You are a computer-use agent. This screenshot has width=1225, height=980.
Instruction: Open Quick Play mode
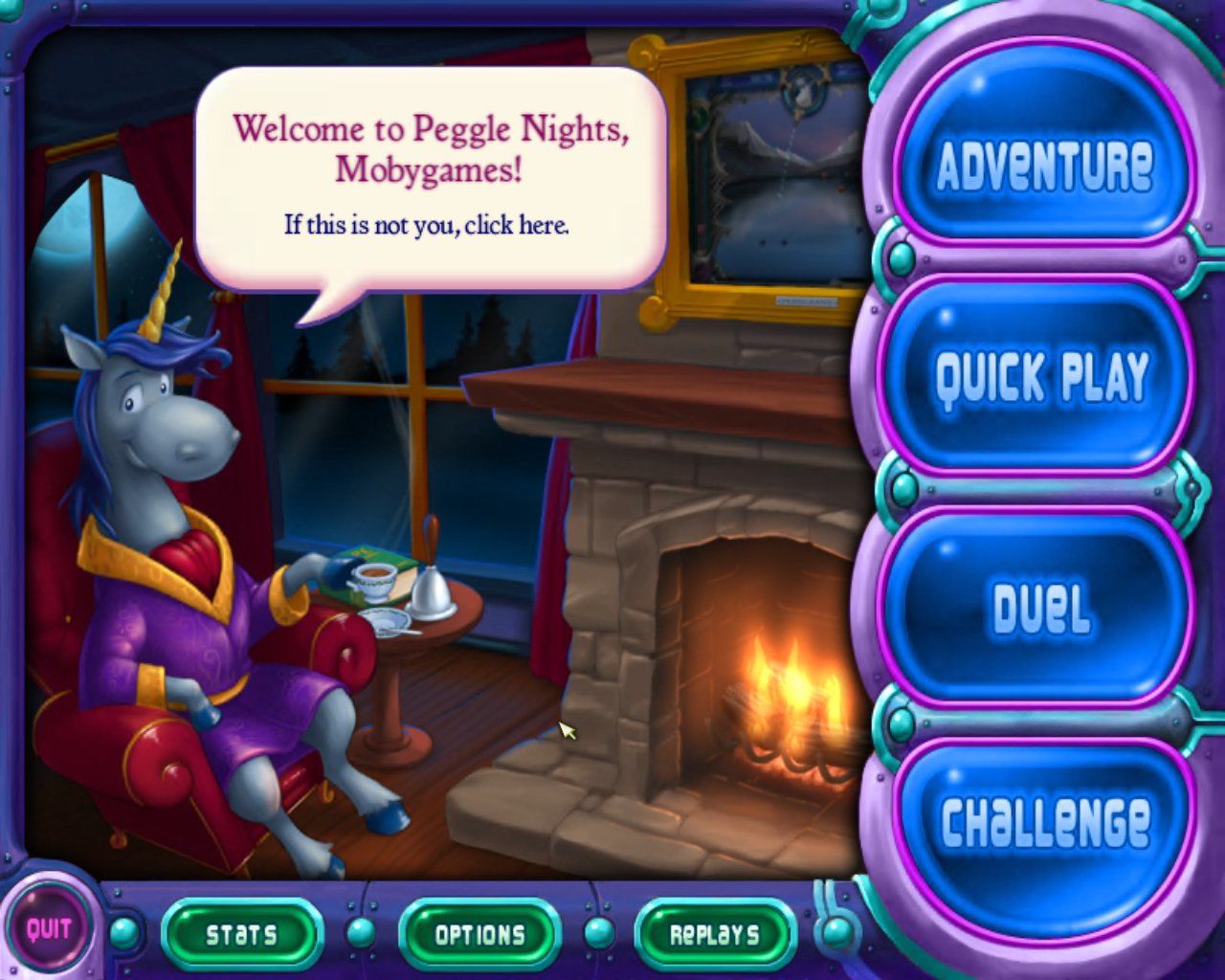(x=1041, y=375)
